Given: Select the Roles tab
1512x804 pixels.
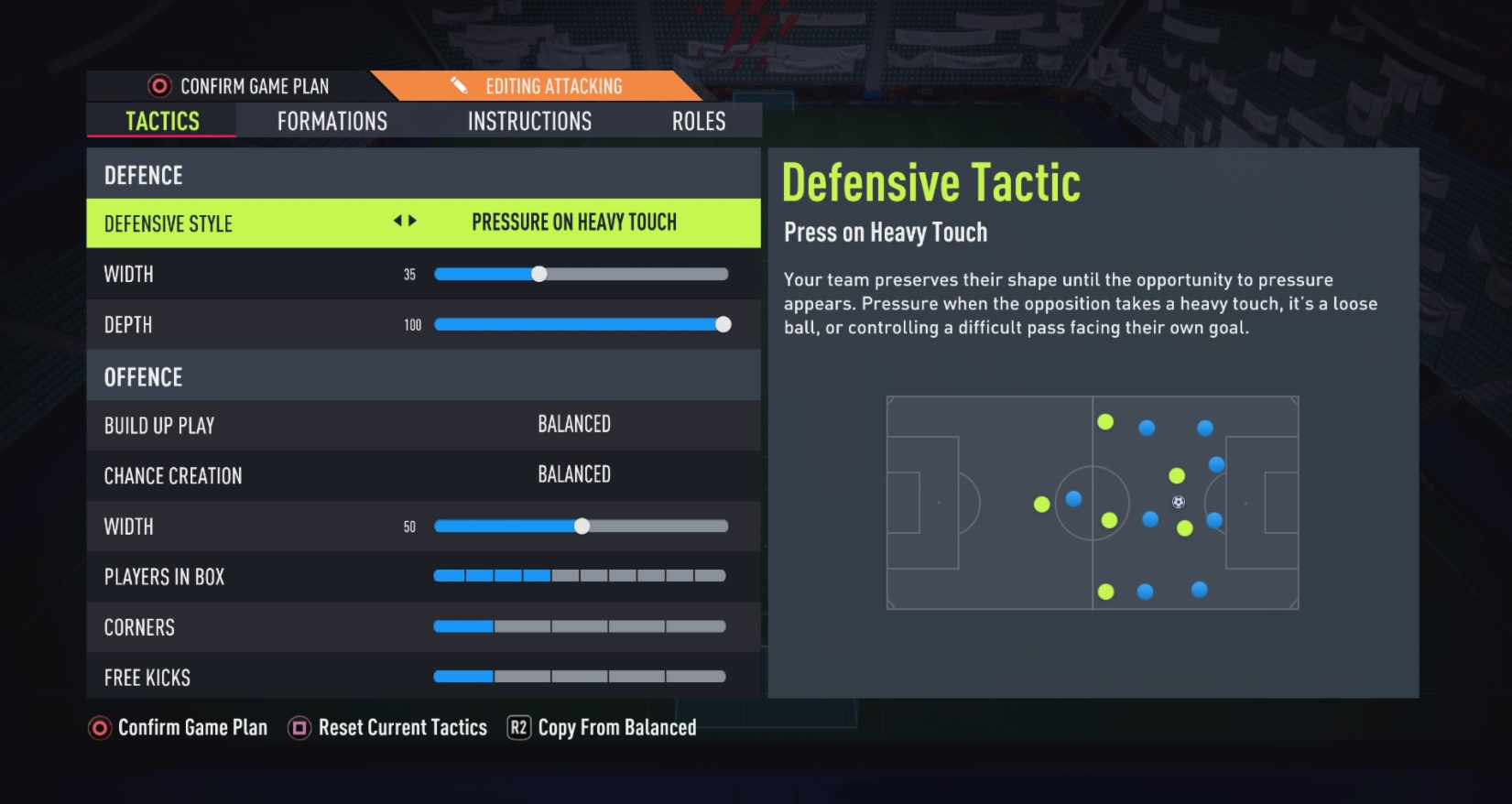Looking at the screenshot, I should click(x=698, y=120).
